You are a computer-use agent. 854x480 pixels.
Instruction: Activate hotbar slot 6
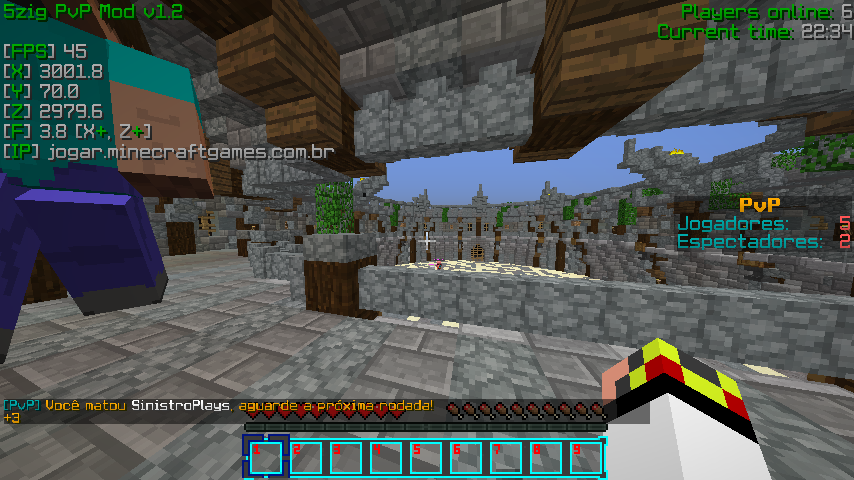point(465,457)
